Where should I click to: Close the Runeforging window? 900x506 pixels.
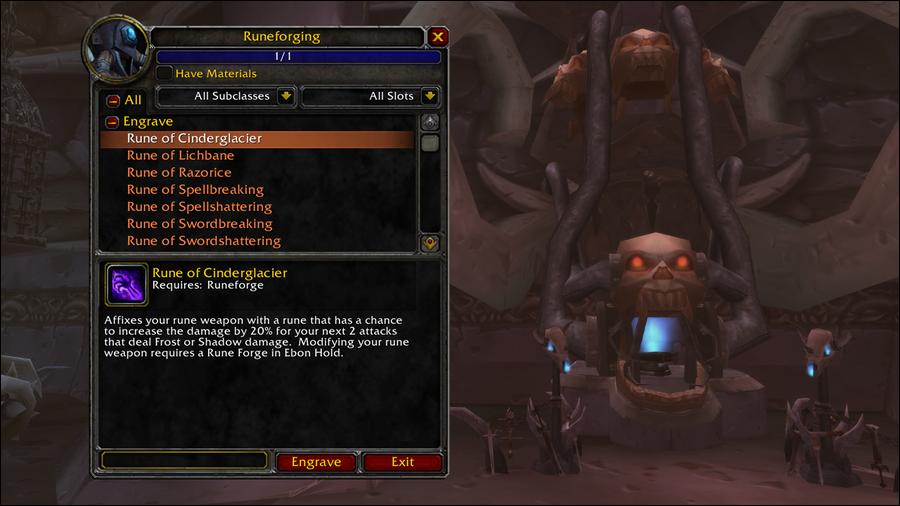click(437, 37)
